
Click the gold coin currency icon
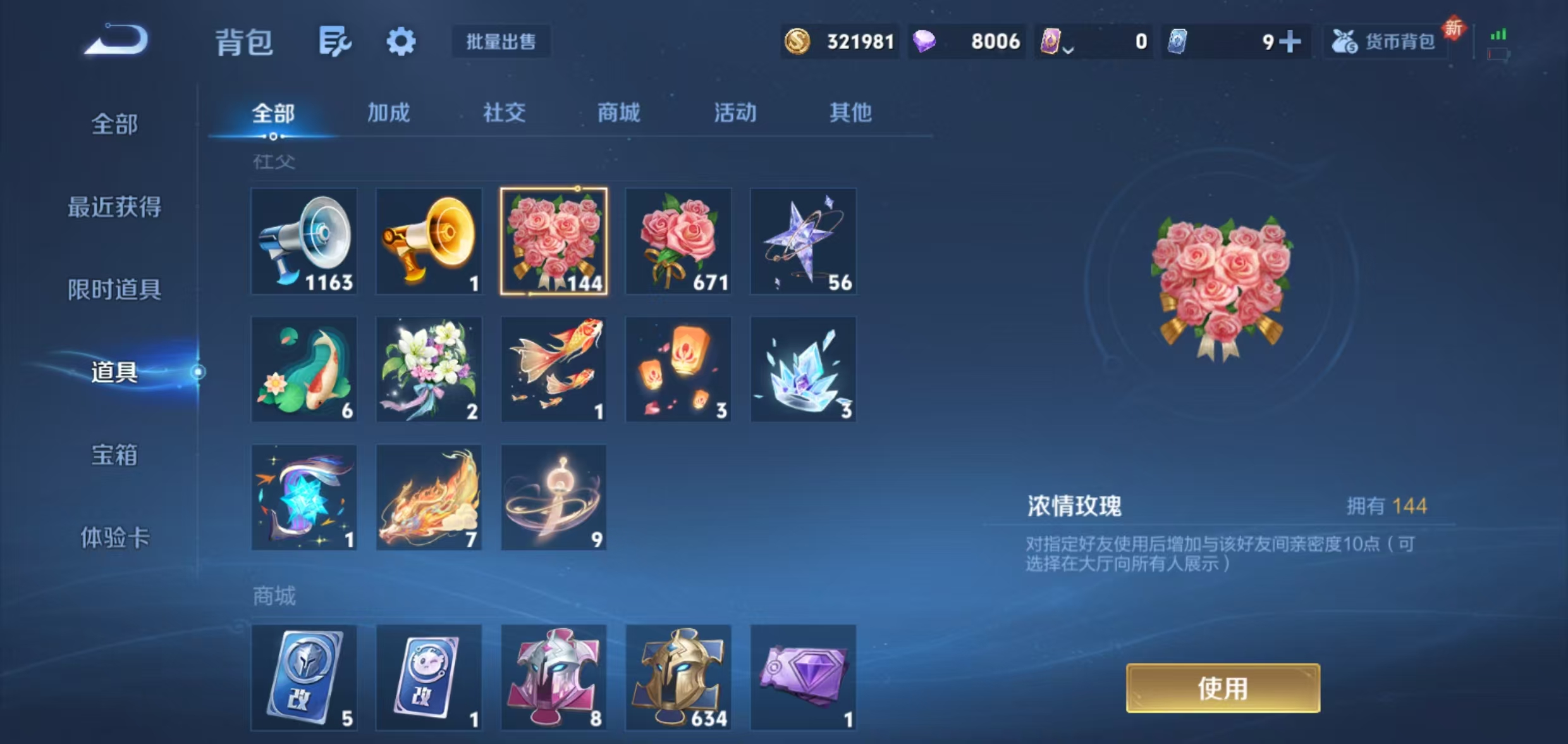click(x=797, y=40)
